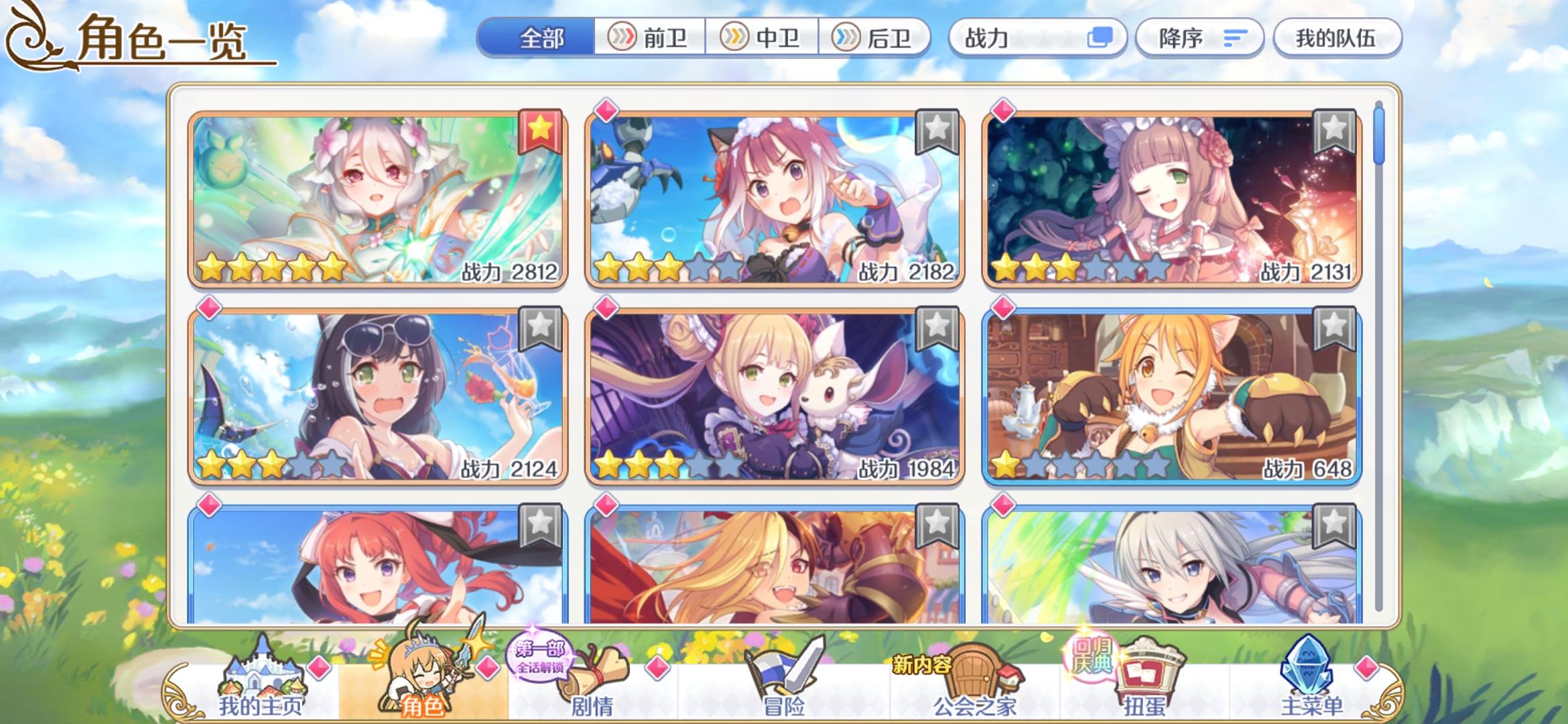This screenshot has width=1568, height=724.
Task: Open 我的队伍 my teams button
Action: 1336,39
